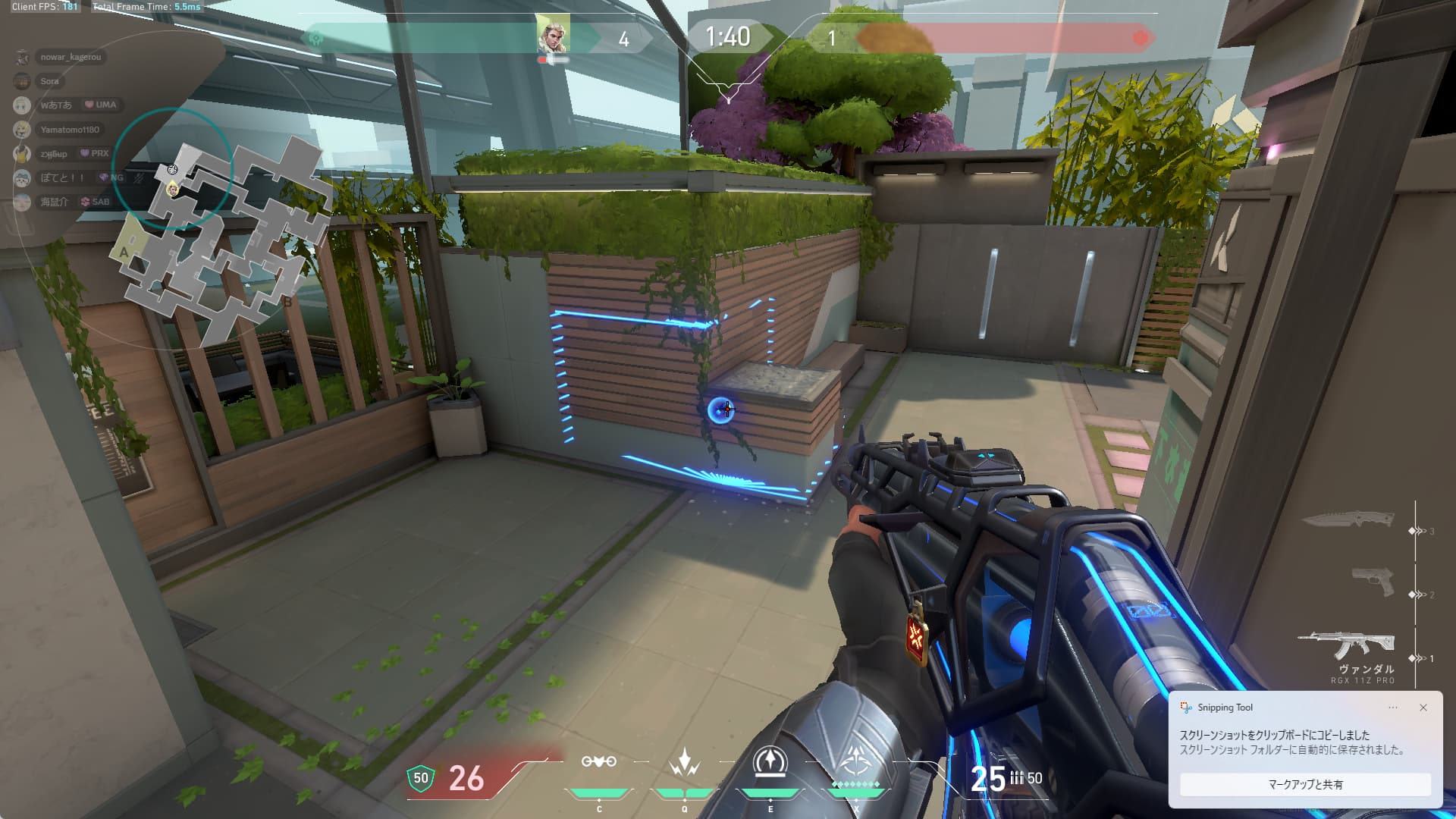Select player Sora in the overlay list
This screenshot has height=819, width=1456.
click(x=49, y=81)
